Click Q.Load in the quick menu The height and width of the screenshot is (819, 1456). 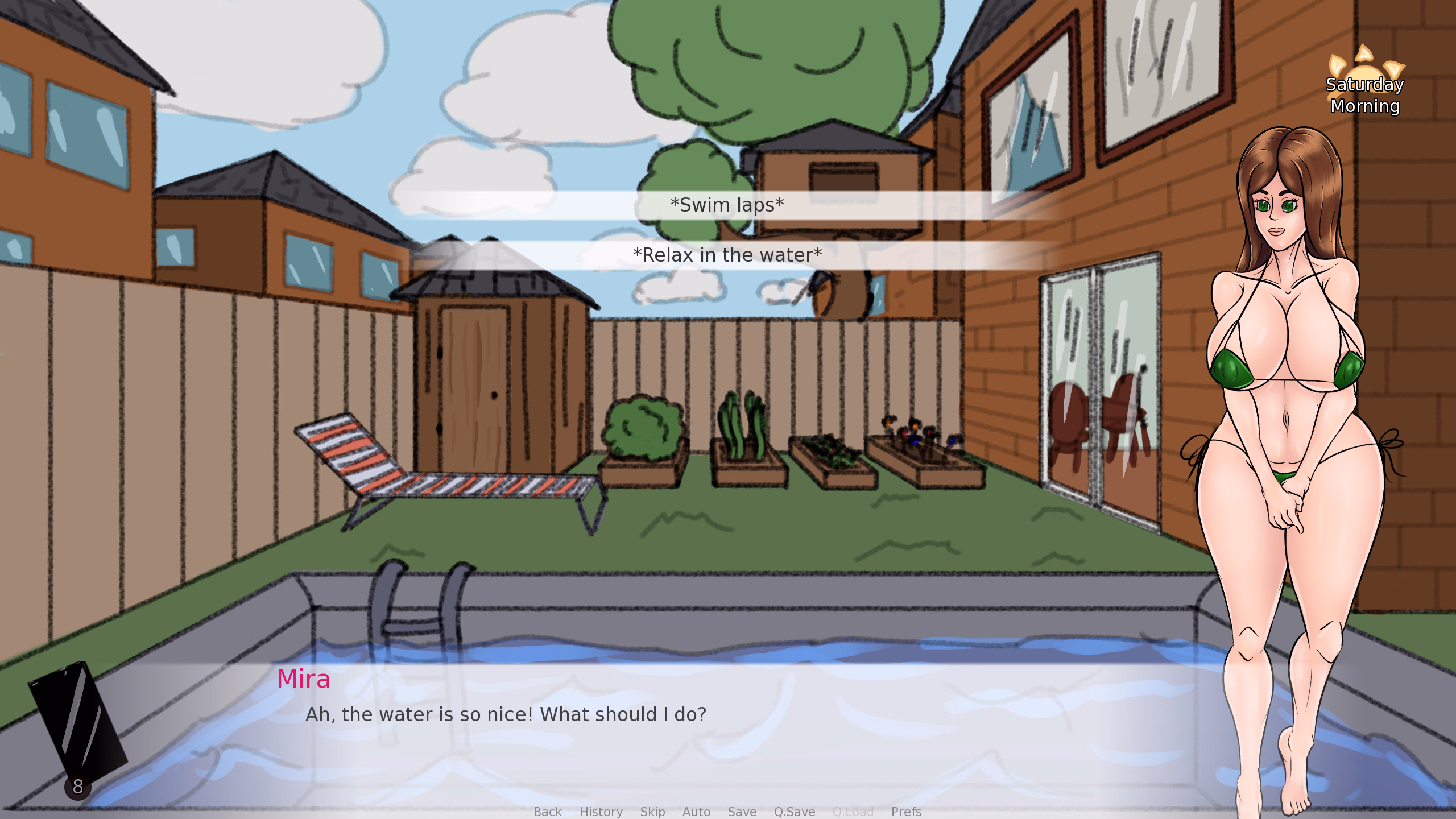tap(853, 812)
